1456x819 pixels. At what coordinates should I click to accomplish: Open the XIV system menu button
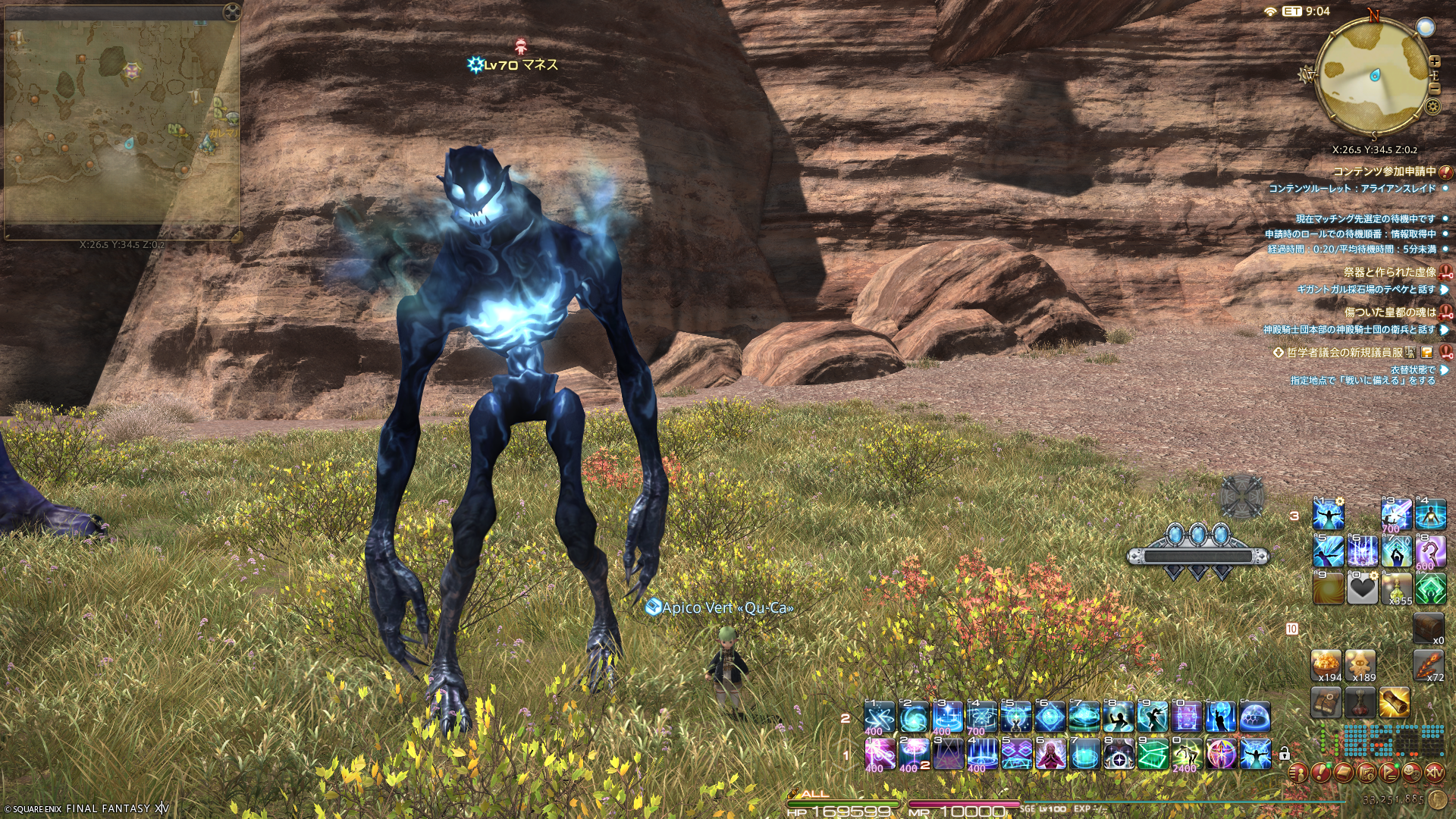click(1435, 773)
